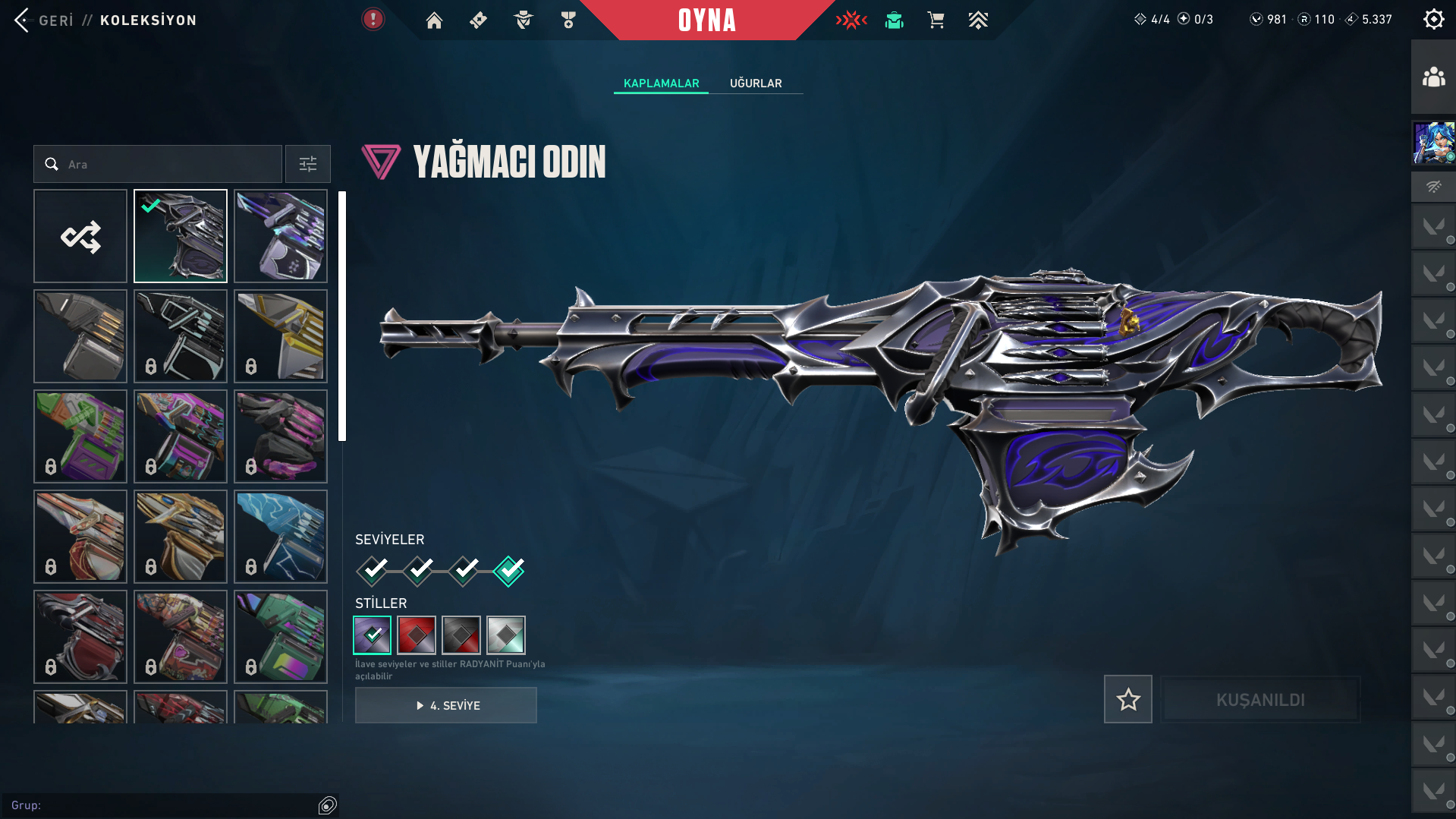
Task: Go back with the Geri arrow
Action: click(x=23, y=20)
